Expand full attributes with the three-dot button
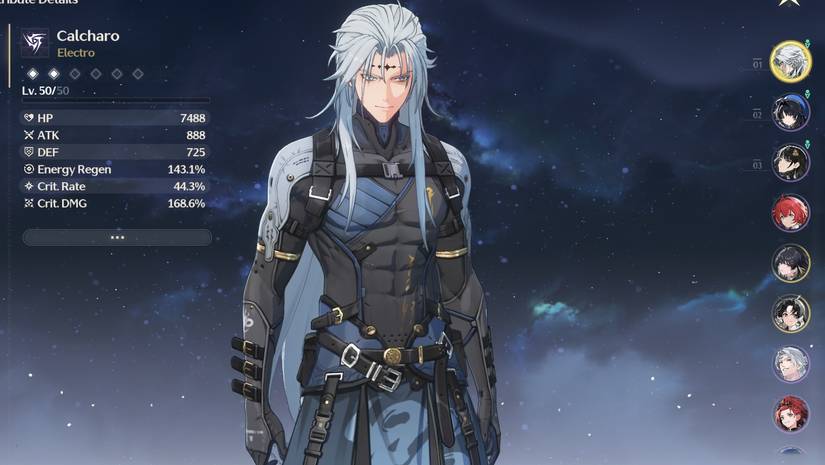This screenshot has width=825, height=465. [117, 237]
